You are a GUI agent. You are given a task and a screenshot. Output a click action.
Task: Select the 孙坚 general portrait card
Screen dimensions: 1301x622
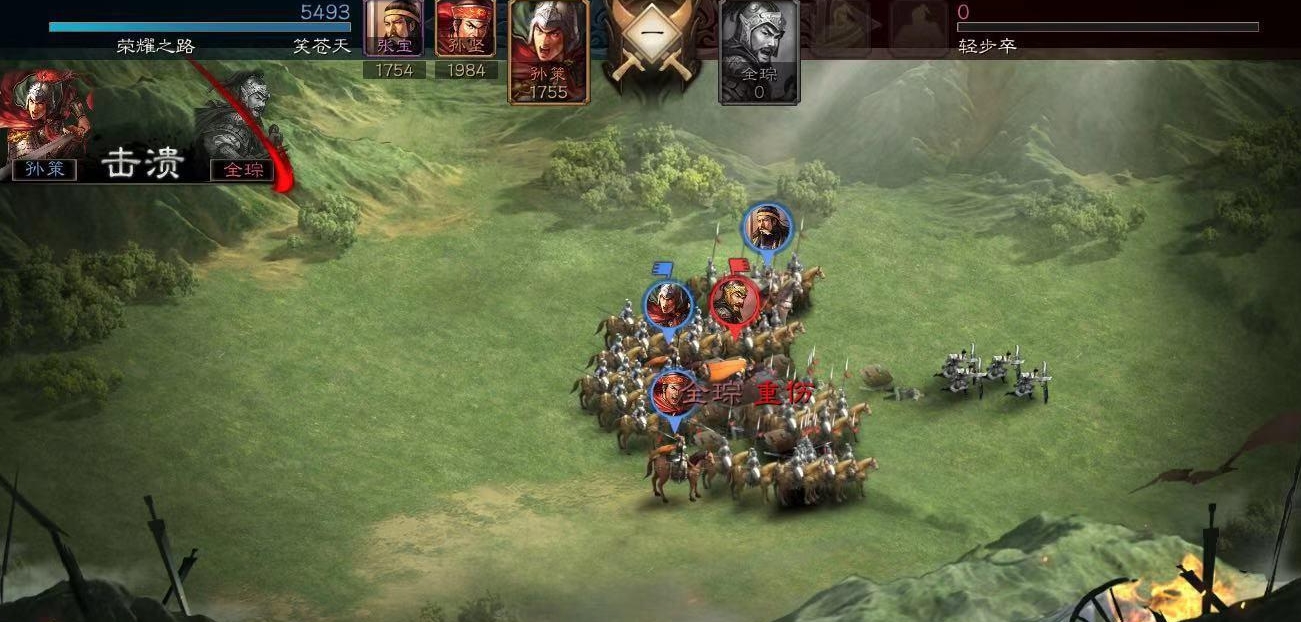pos(466,30)
